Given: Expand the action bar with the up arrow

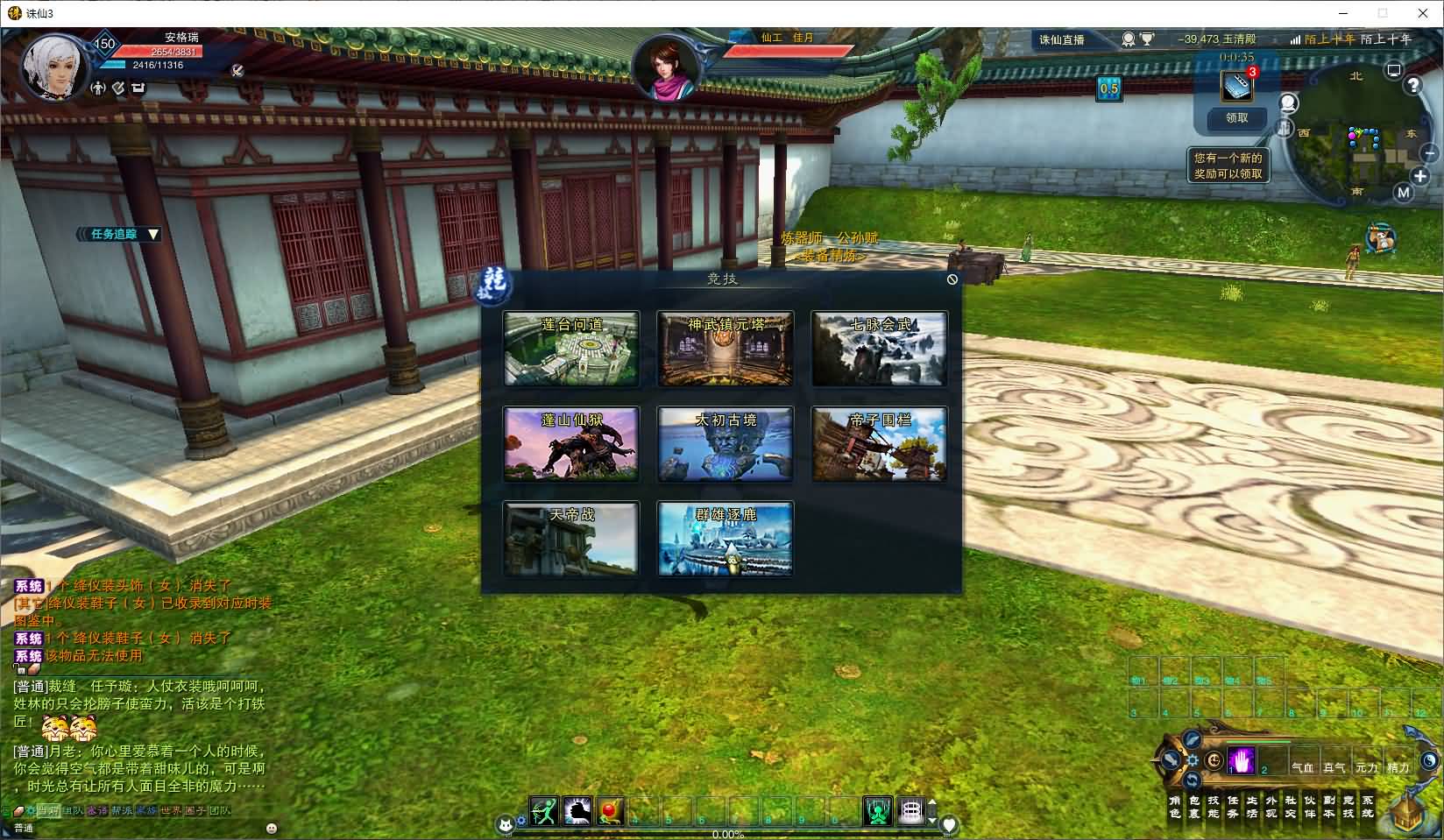Looking at the screenshot, I should (x=932, y=802).
